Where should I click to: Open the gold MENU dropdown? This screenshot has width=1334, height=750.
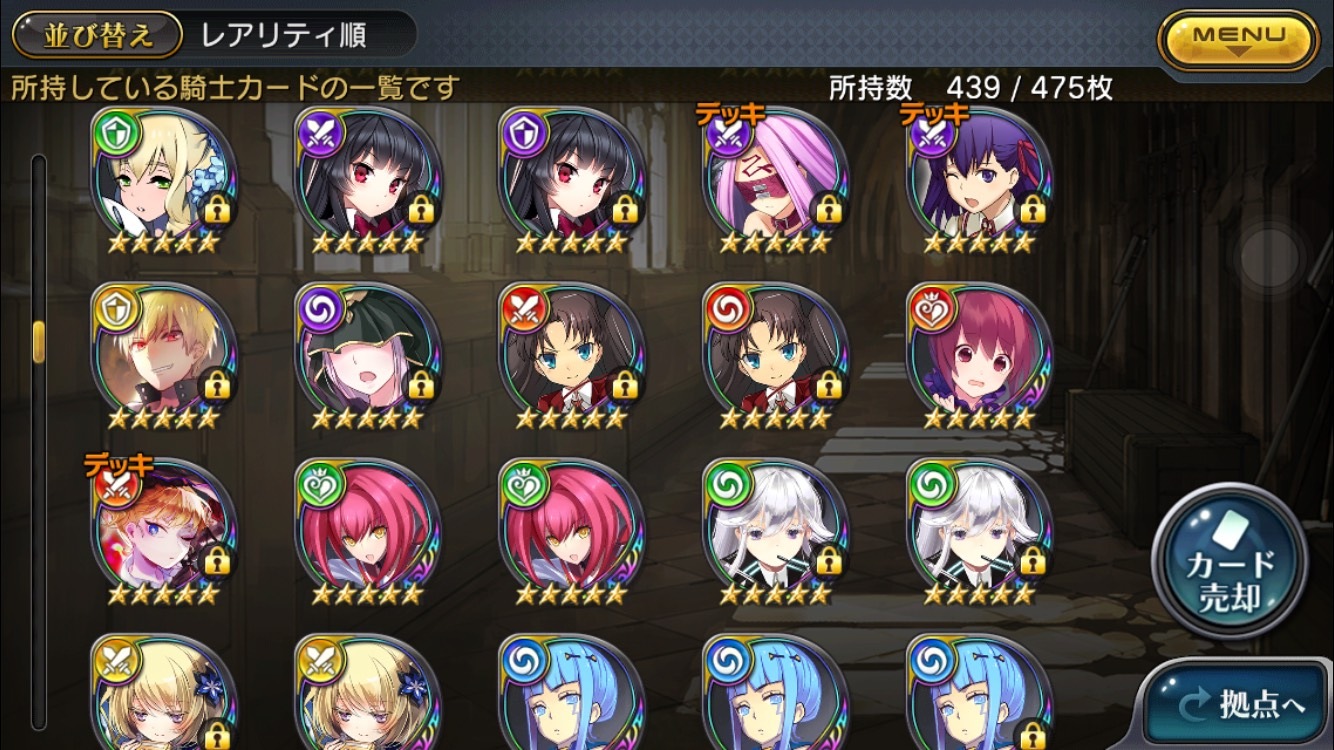coord(1238,38)
